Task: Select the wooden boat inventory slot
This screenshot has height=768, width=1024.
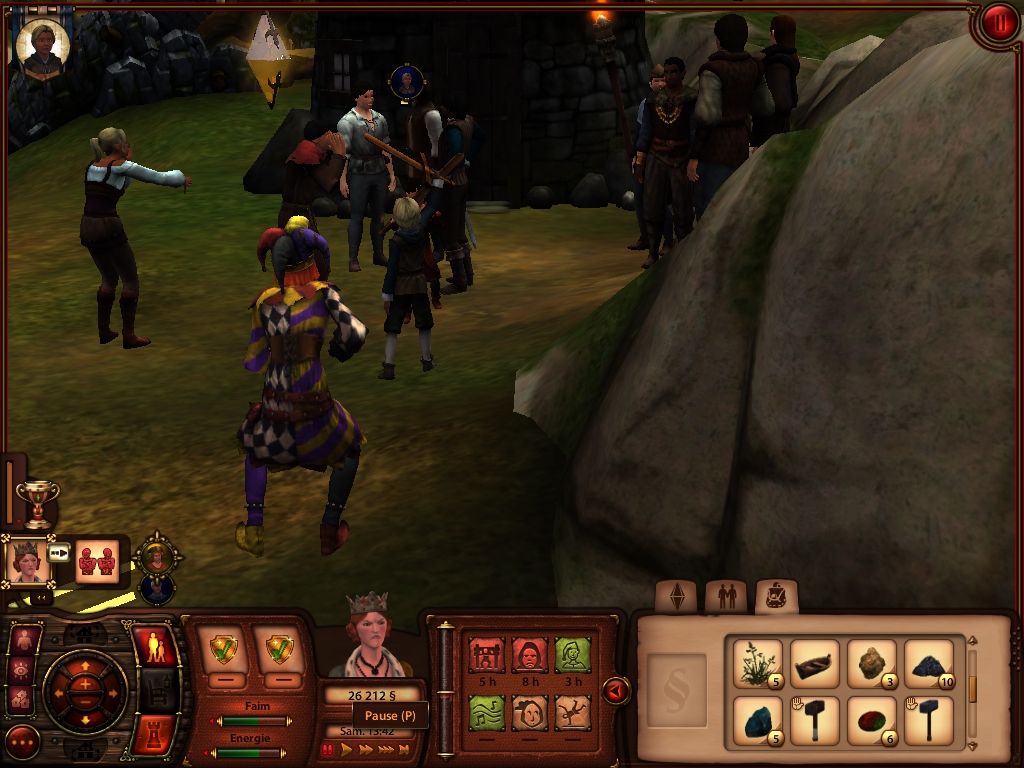Action: (814, 662)
